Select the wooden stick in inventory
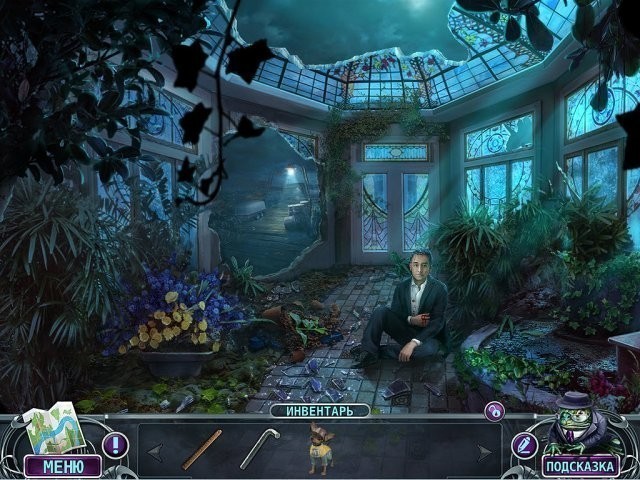Screen dimensions: 640x480 coord(202,449)
